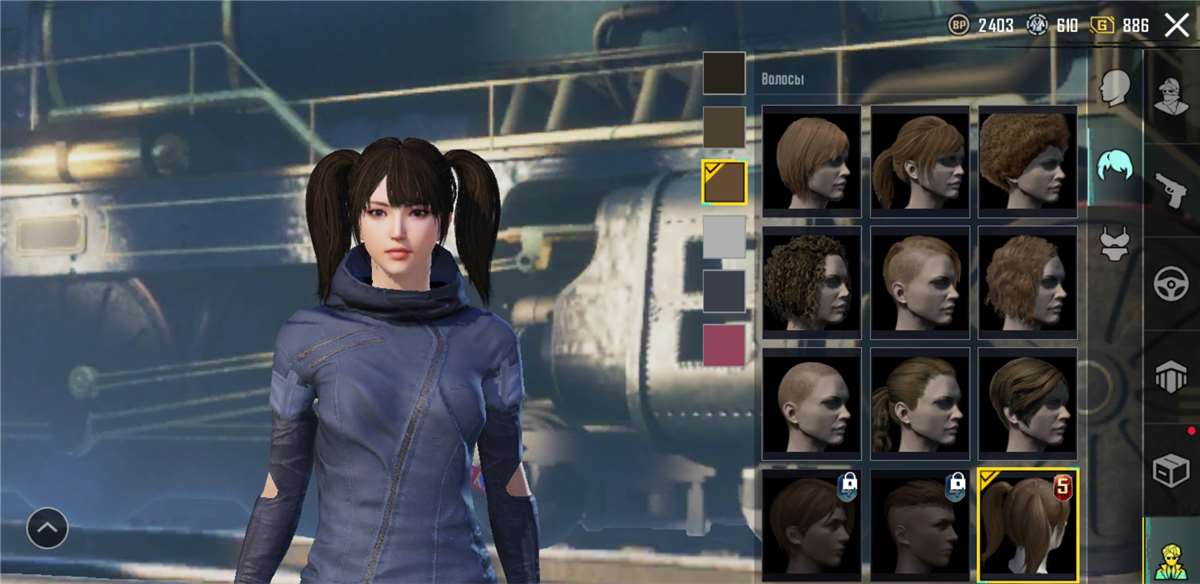Screen dimensions: 1200x584
Task: Open the cyan hair style tab
Action: tap(1115, 163)
